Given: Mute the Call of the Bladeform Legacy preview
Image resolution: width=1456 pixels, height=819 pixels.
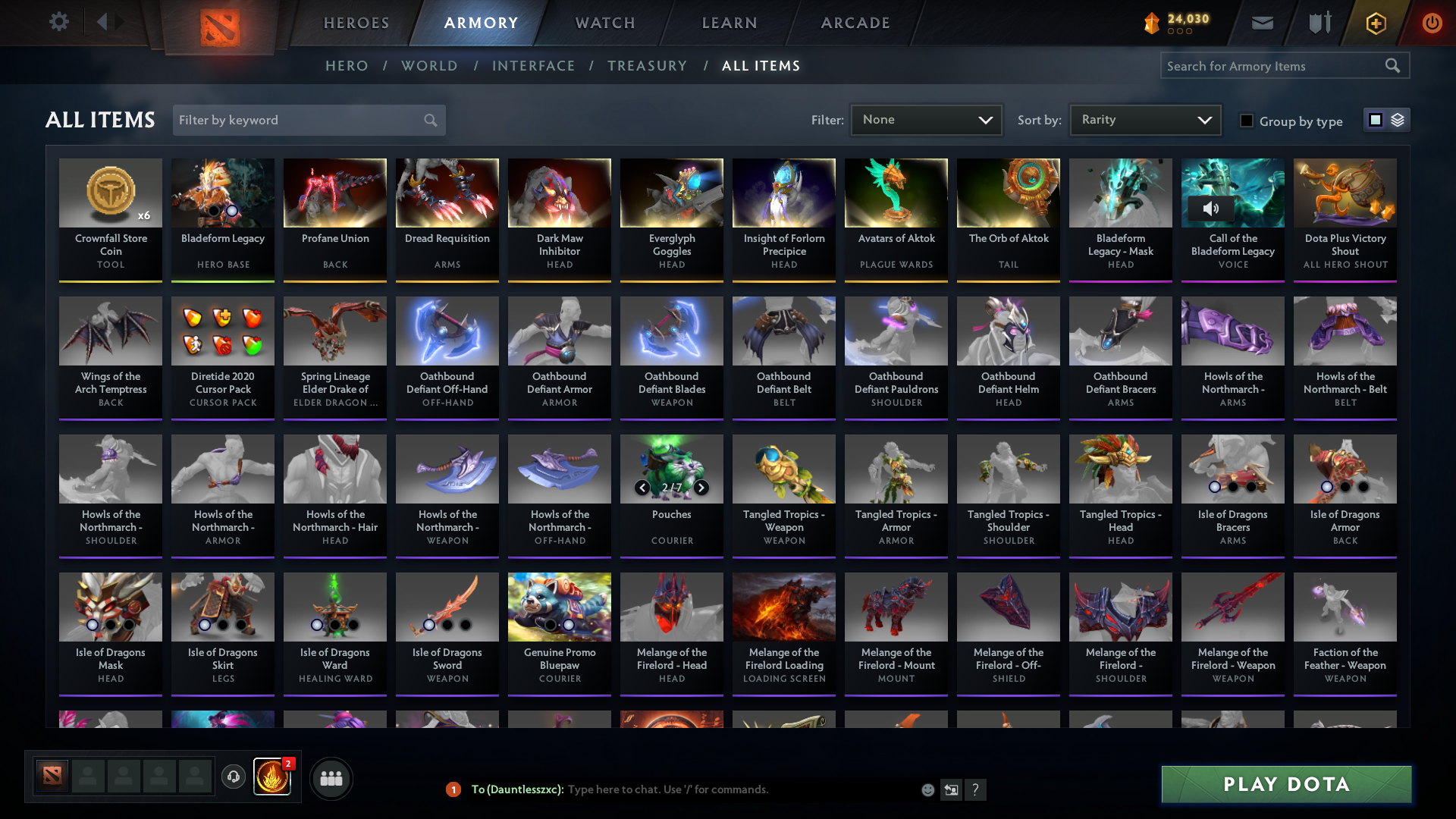Looking at the screenshot, I should point(1210,207).
